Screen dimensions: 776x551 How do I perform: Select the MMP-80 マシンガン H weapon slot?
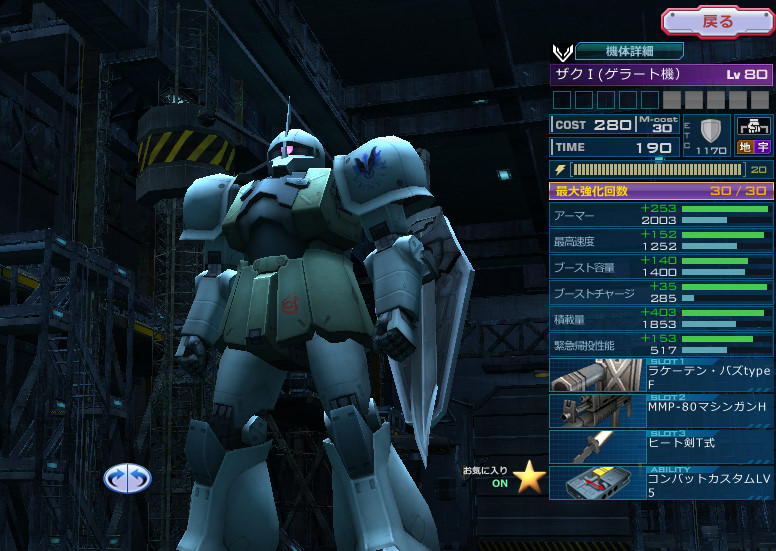click(x=661, y=411)
